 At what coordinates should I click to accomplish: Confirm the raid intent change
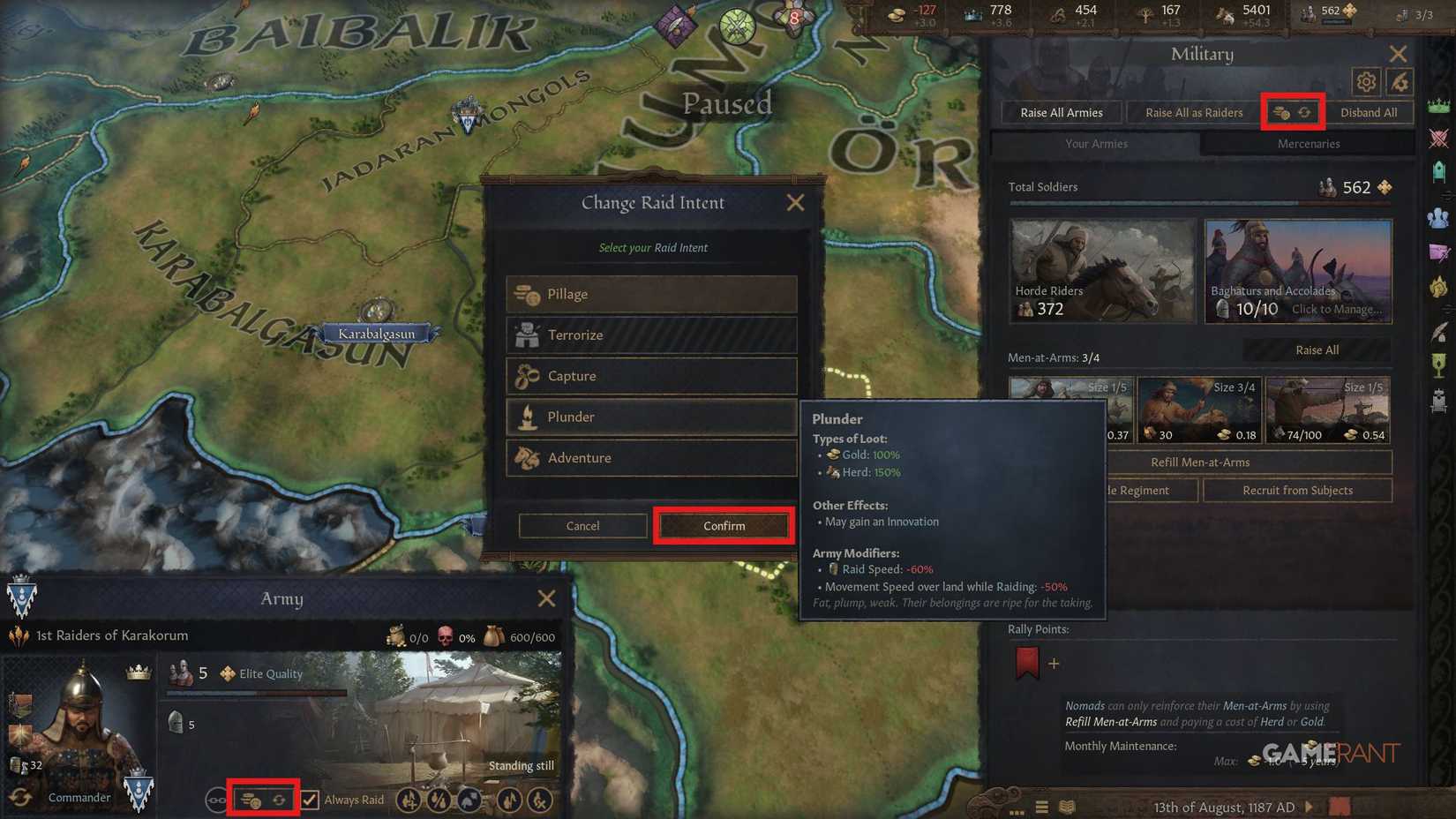click(724, 525)
